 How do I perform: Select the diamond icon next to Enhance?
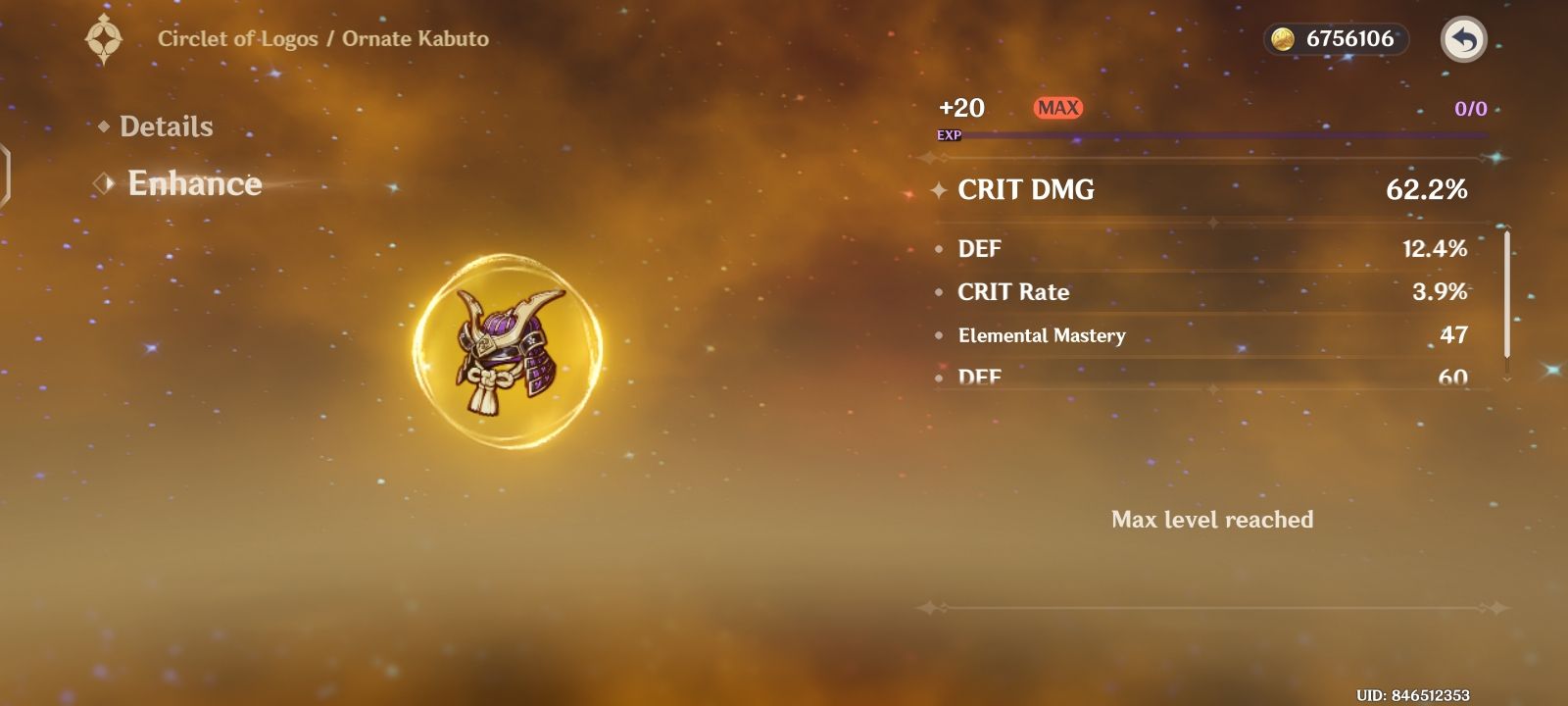pyautogui.click(x=101, y=183)
